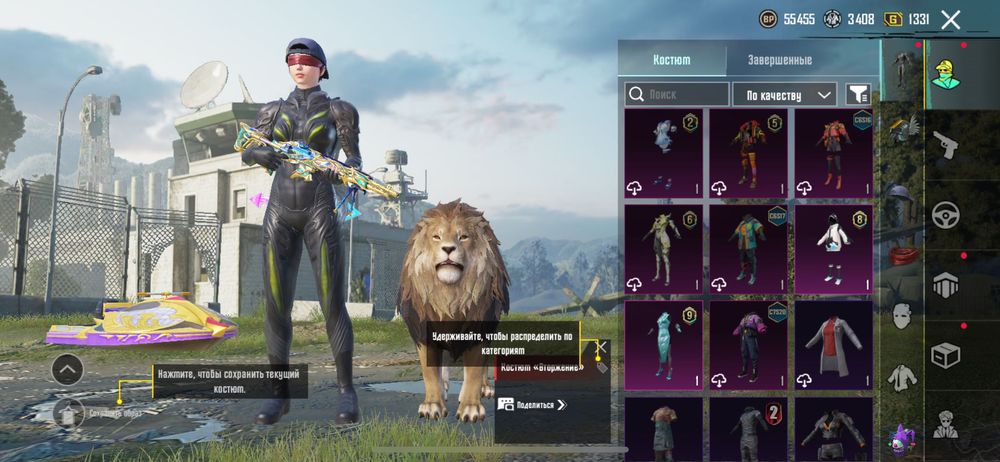Select the outfit marked CS516
This screenshot has width=1000, height=462.
(x=833, y=152)
